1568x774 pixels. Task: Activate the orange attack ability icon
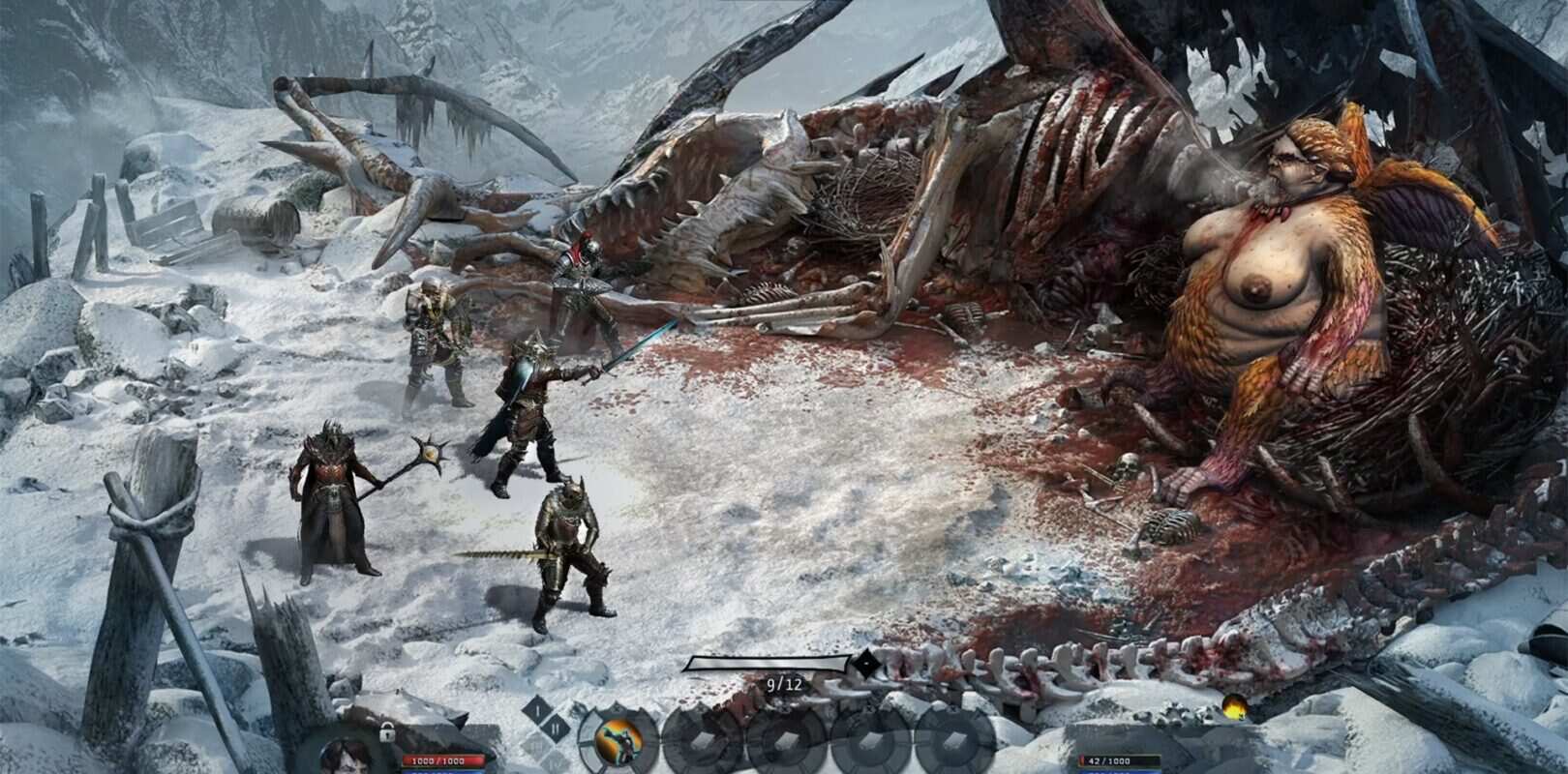pos(620,743)
